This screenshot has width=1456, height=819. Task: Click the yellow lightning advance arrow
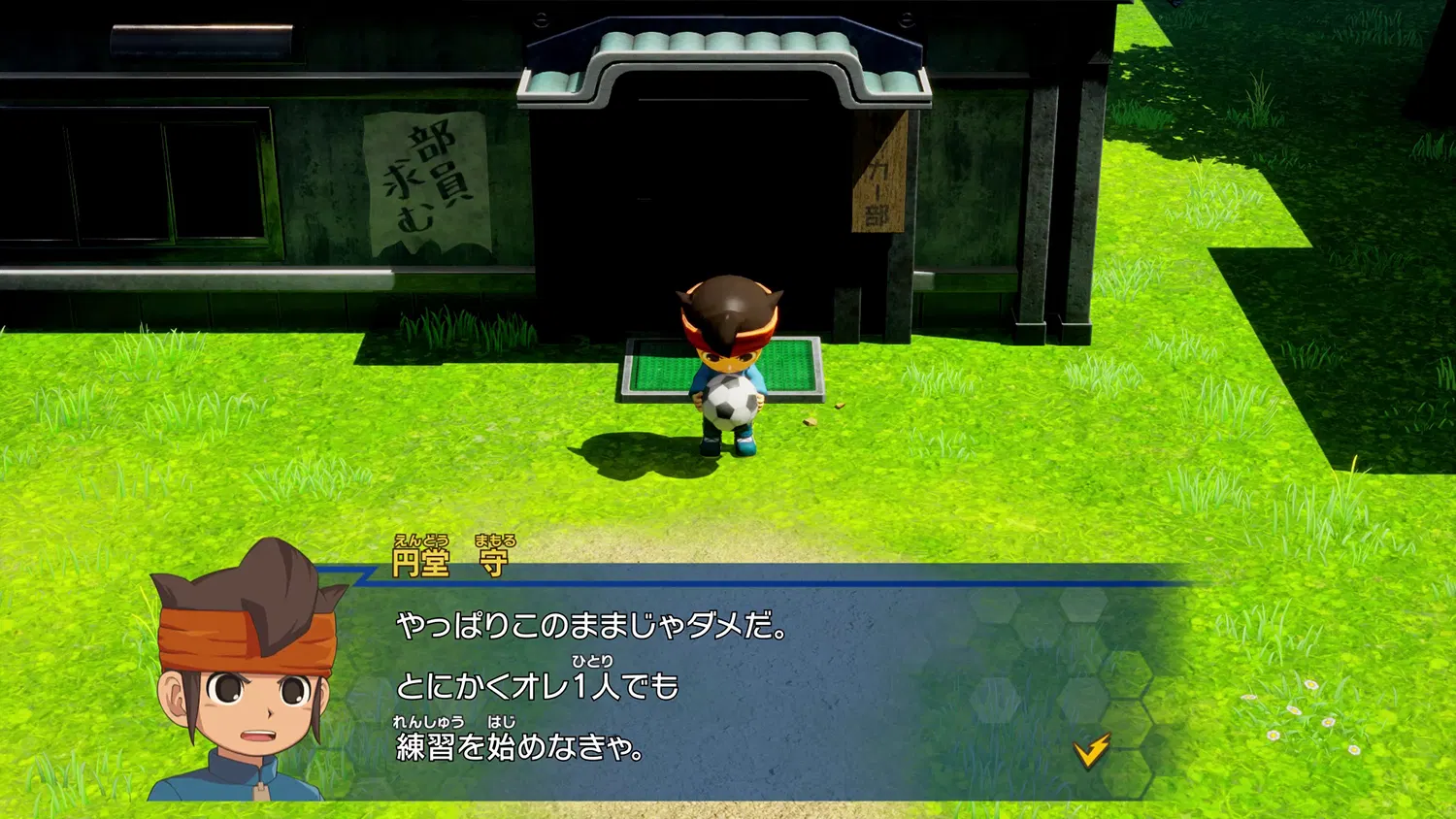click(x=1093, y=749)
